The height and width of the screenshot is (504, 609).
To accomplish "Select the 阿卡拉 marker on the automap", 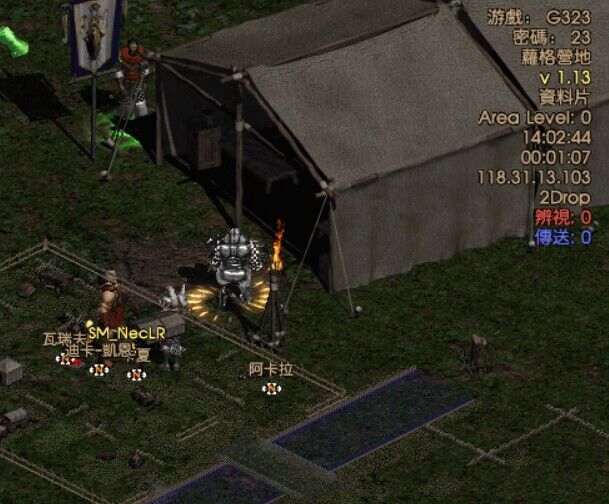I will pos(270,388).
